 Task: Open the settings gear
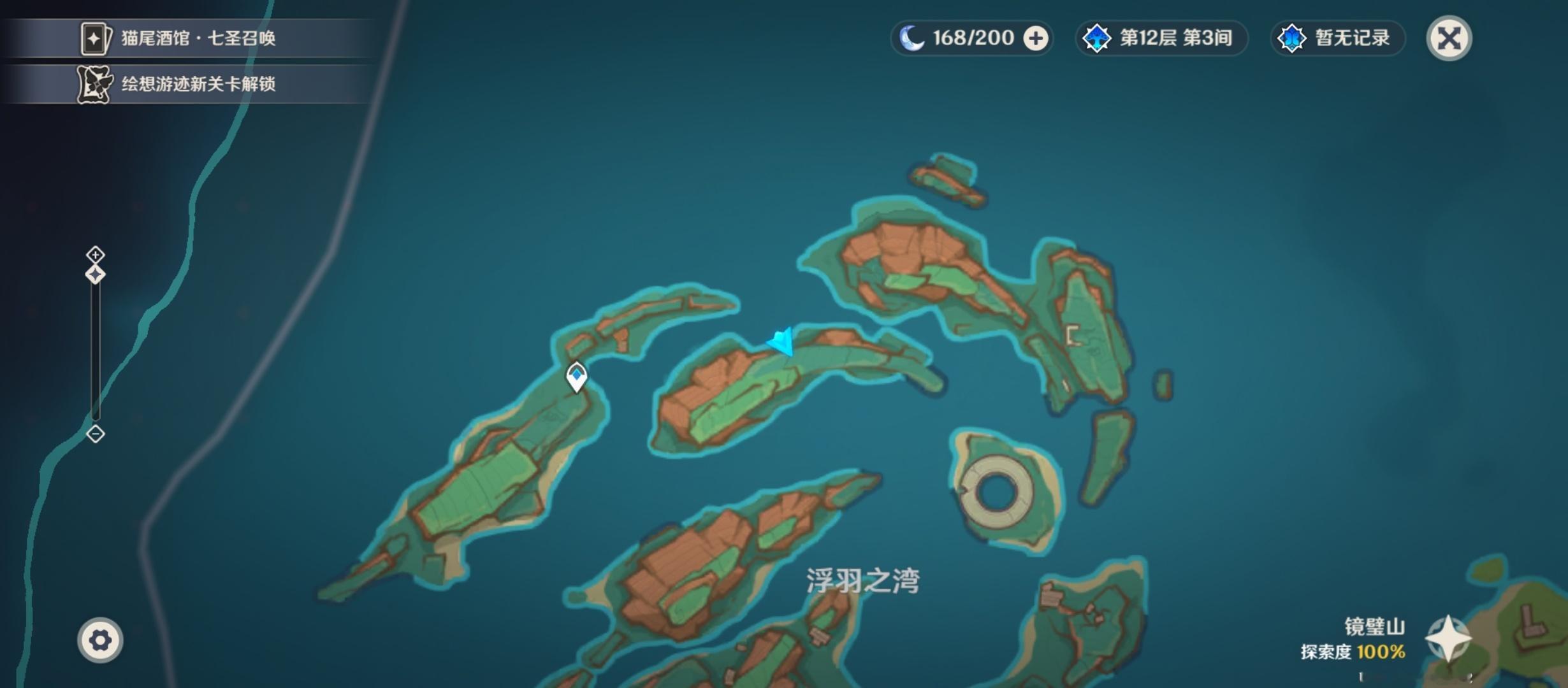(x=99, y=640)
